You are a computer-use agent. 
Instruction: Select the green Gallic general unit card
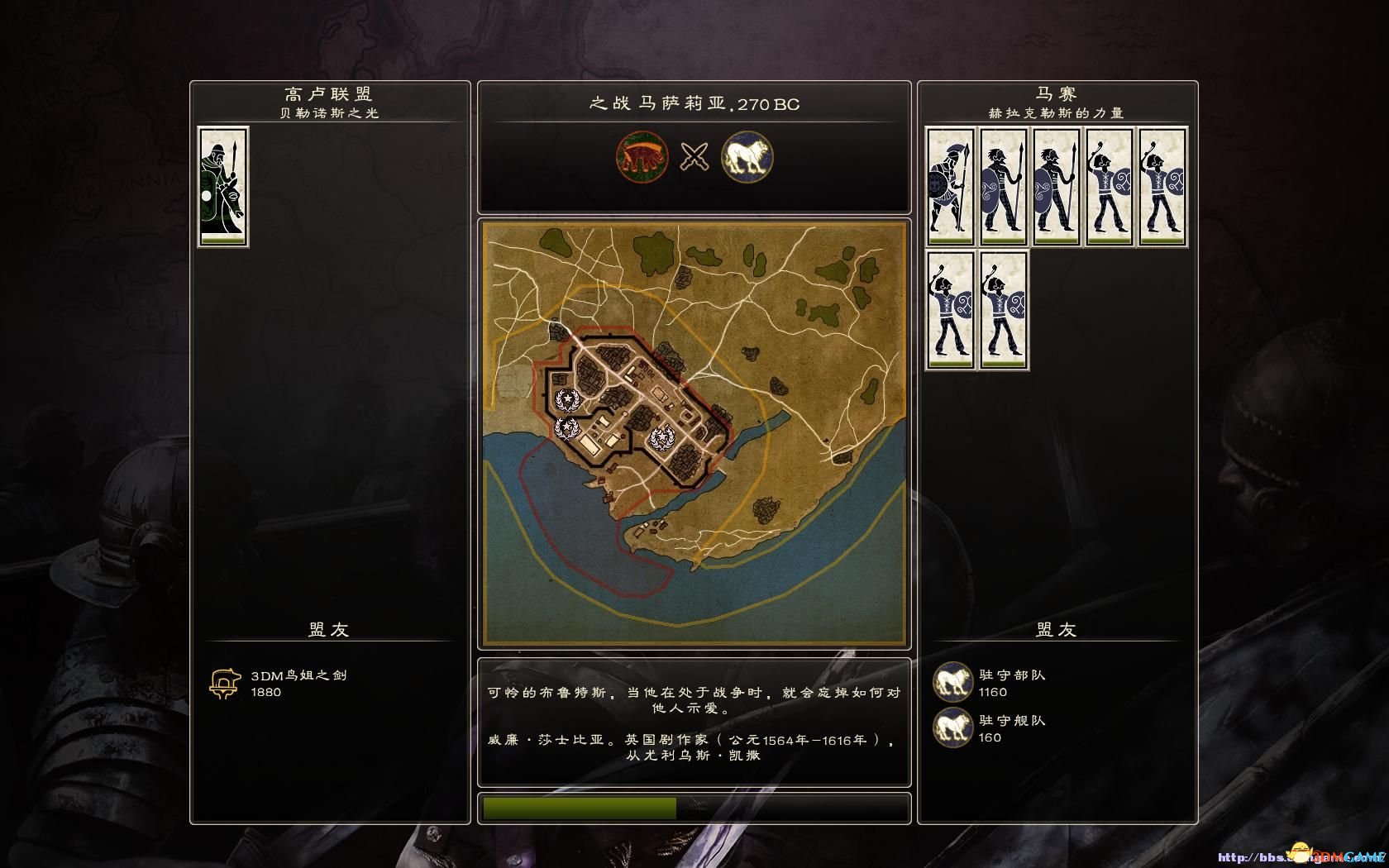point(223,186)
